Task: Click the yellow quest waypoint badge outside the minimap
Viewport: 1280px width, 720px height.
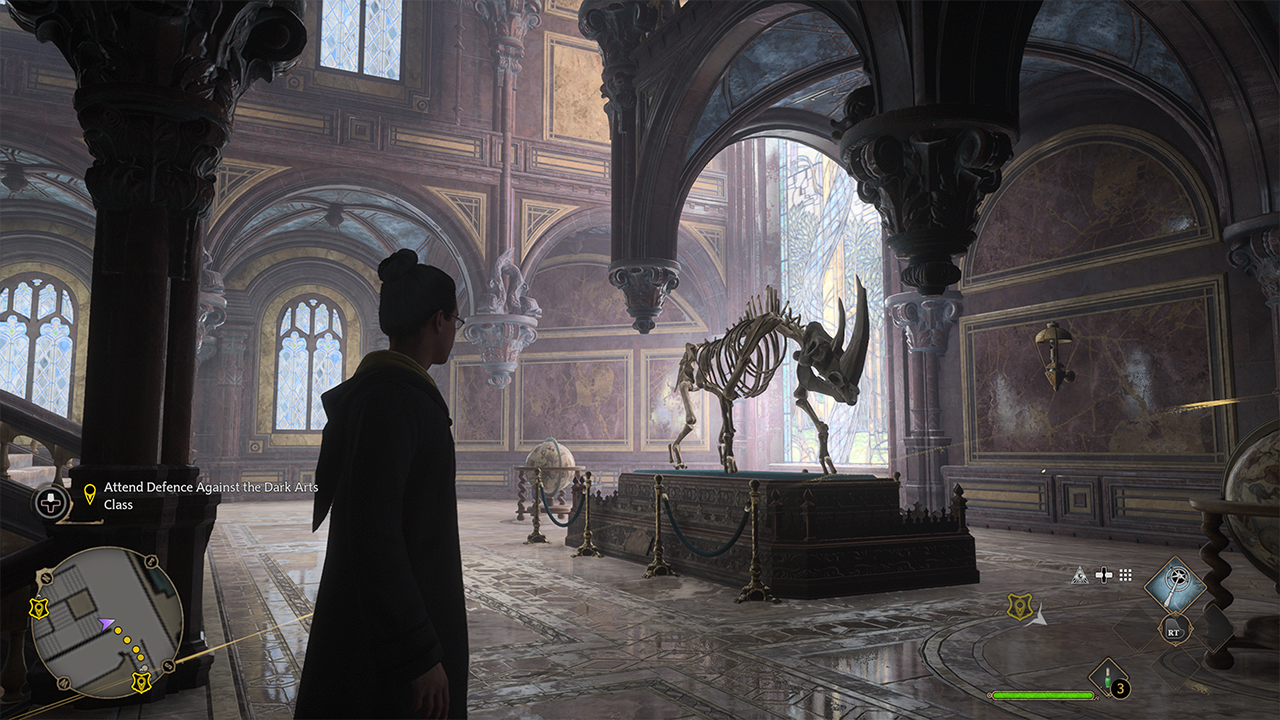Action: [x=1019, y=606]
